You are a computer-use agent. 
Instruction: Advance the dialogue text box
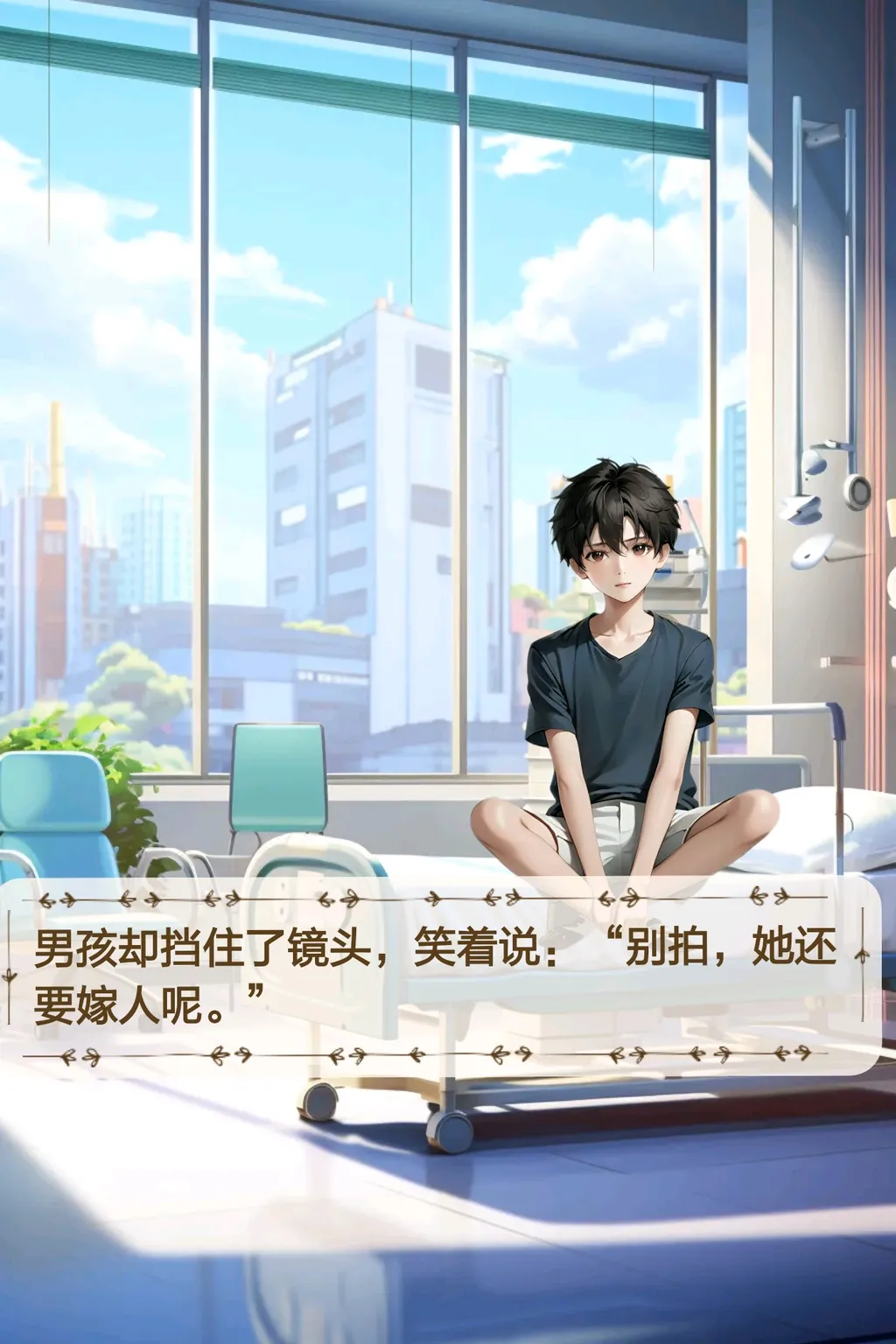coord(437,976)
